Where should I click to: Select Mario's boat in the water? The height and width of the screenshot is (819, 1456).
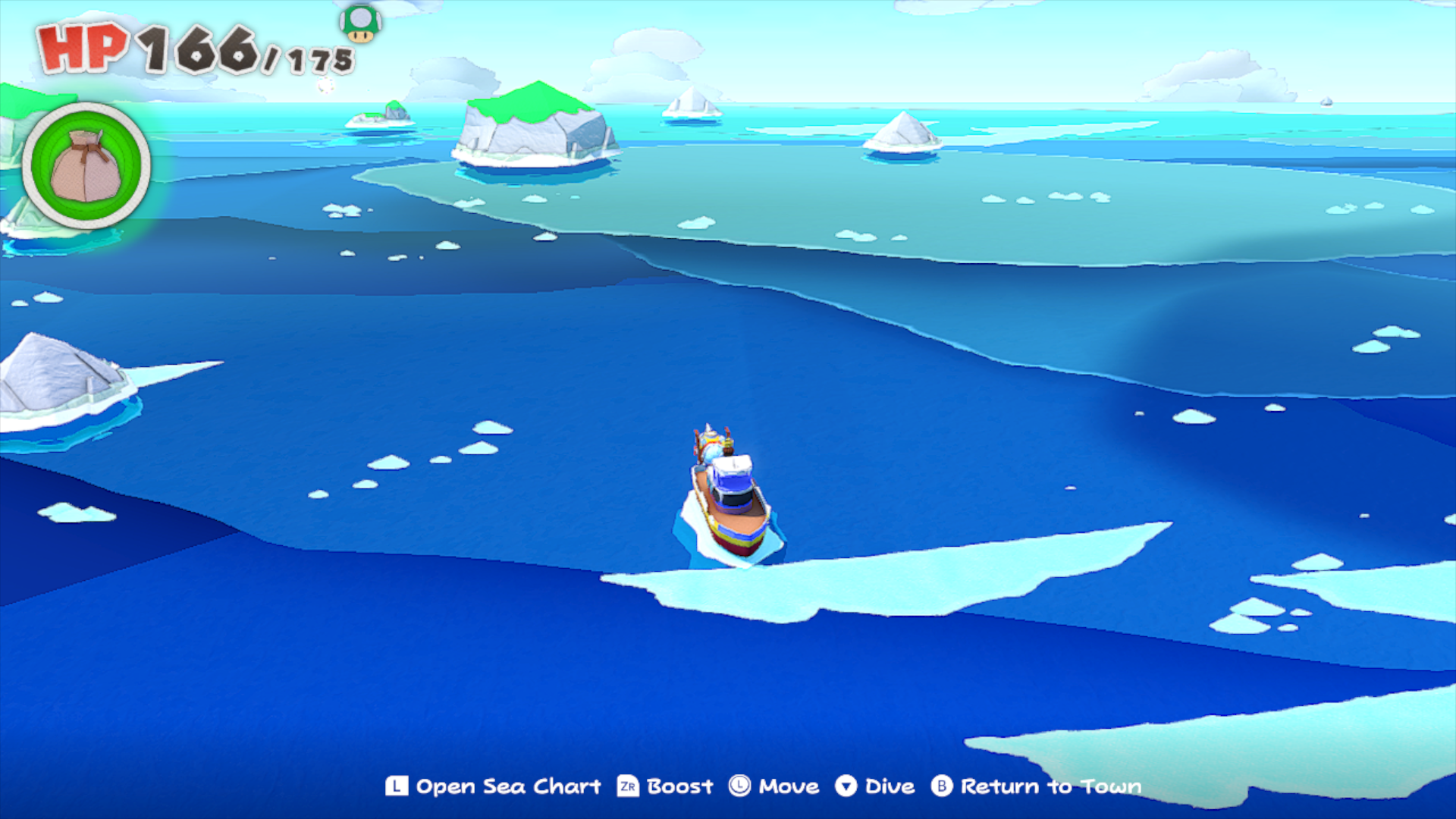728,500
